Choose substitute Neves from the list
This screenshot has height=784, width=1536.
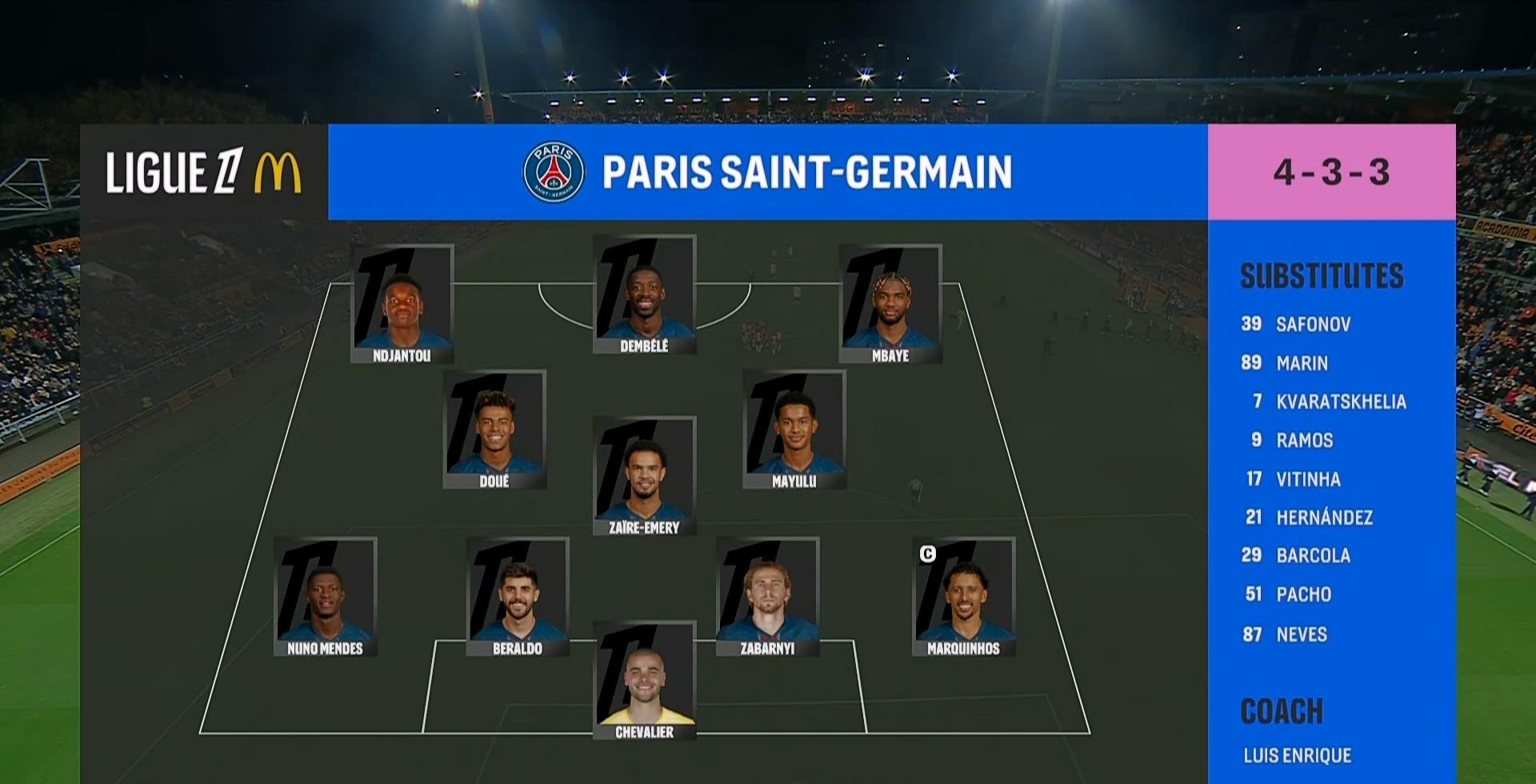coord(1301,634)
